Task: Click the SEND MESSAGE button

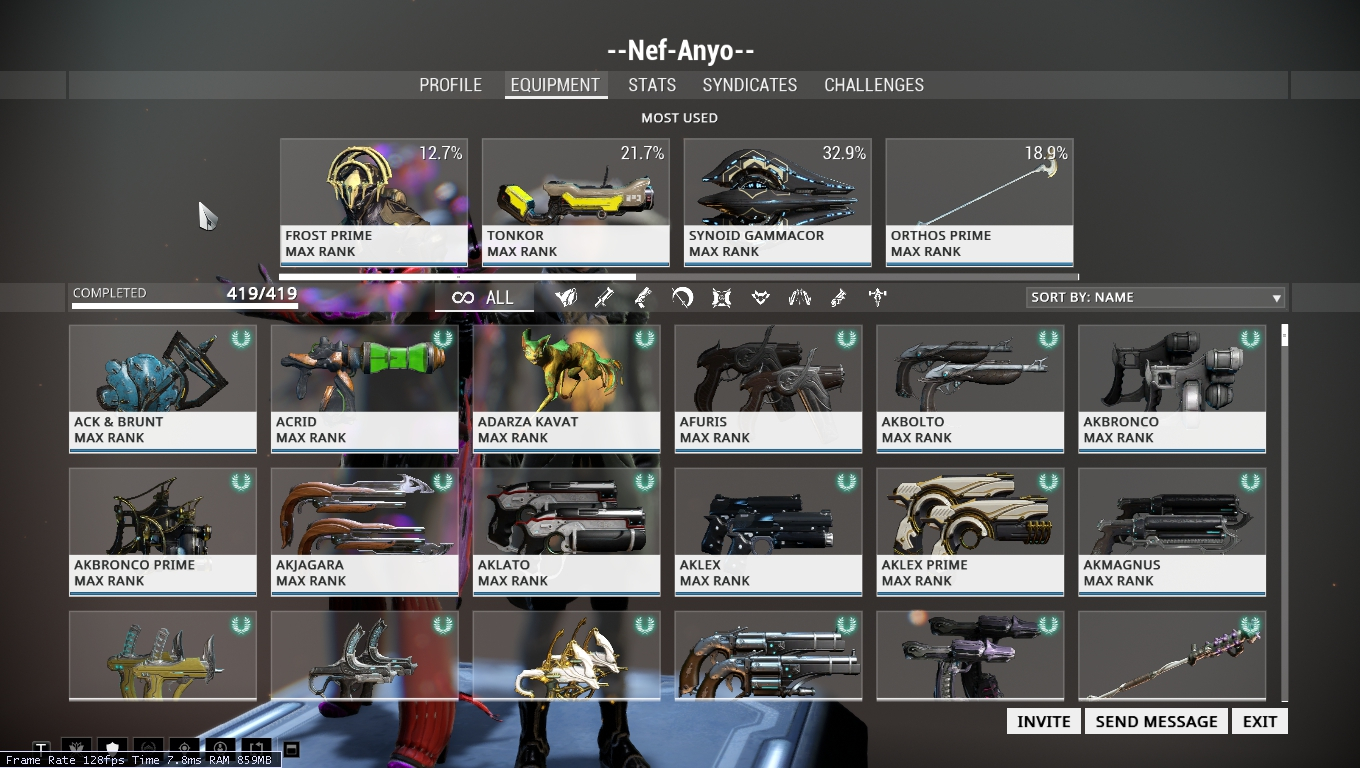Action: [x=1156, y=720]
